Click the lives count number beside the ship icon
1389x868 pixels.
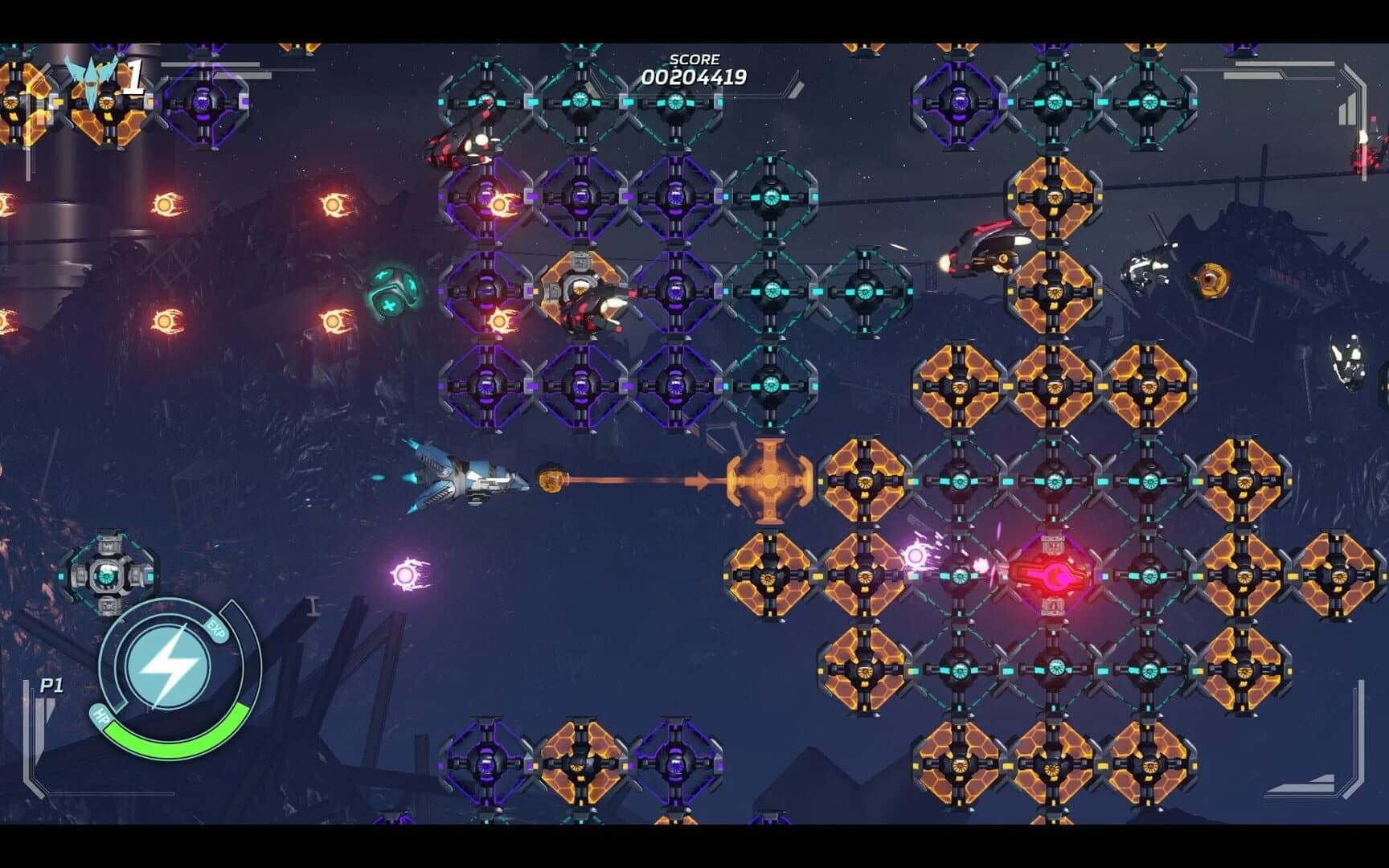click(135, 74)
